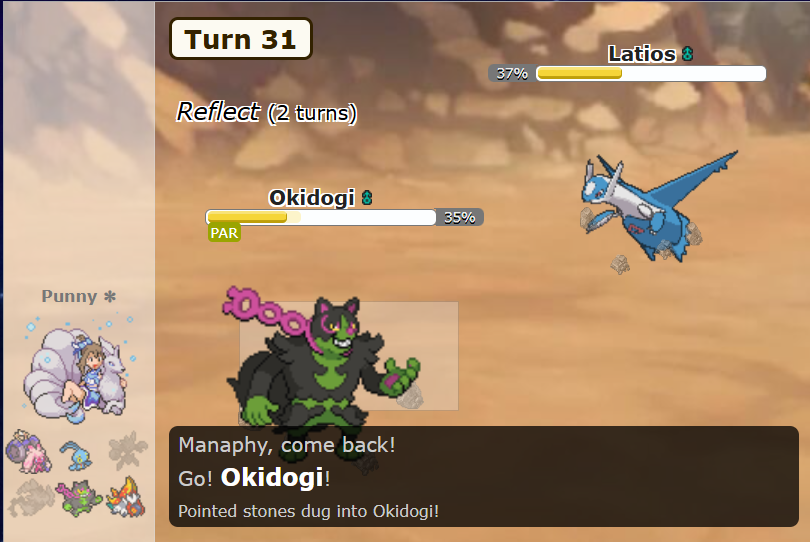Select the orange and white fire Pokémon icon
The width and height of the screenshot is (810, 542).
(x=126, y=495)
